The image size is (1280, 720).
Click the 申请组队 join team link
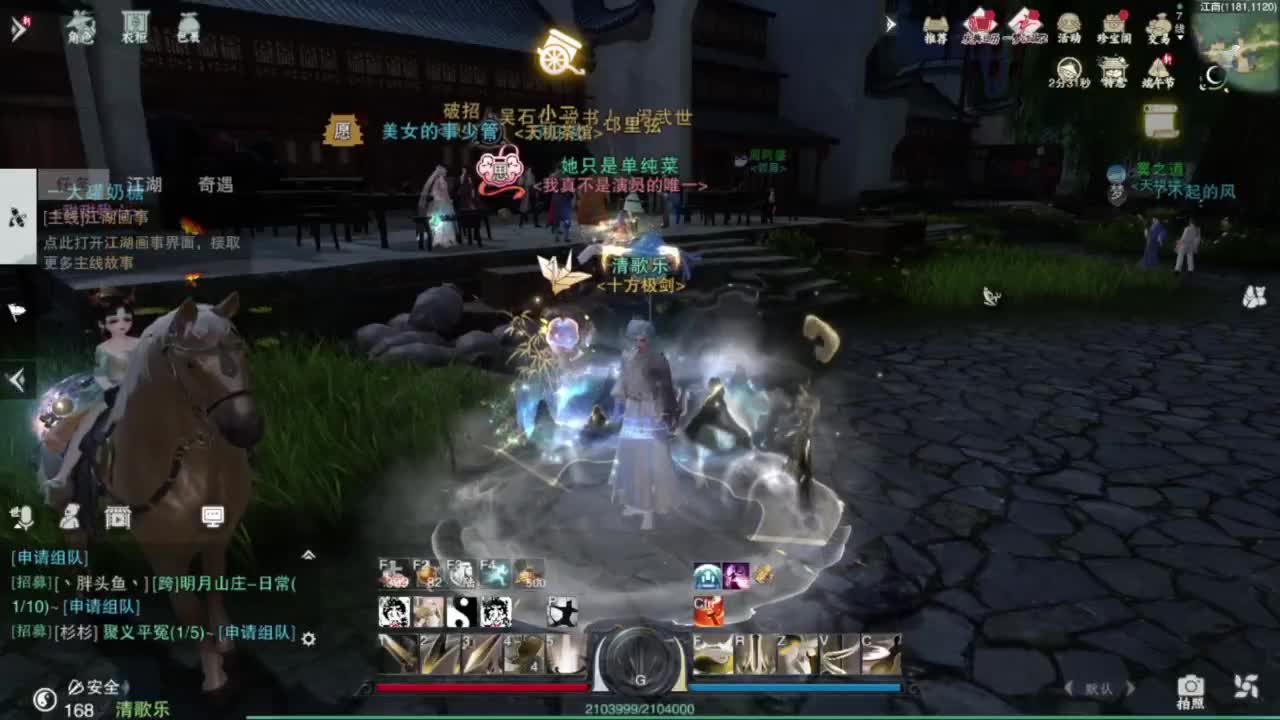point(47,556)
